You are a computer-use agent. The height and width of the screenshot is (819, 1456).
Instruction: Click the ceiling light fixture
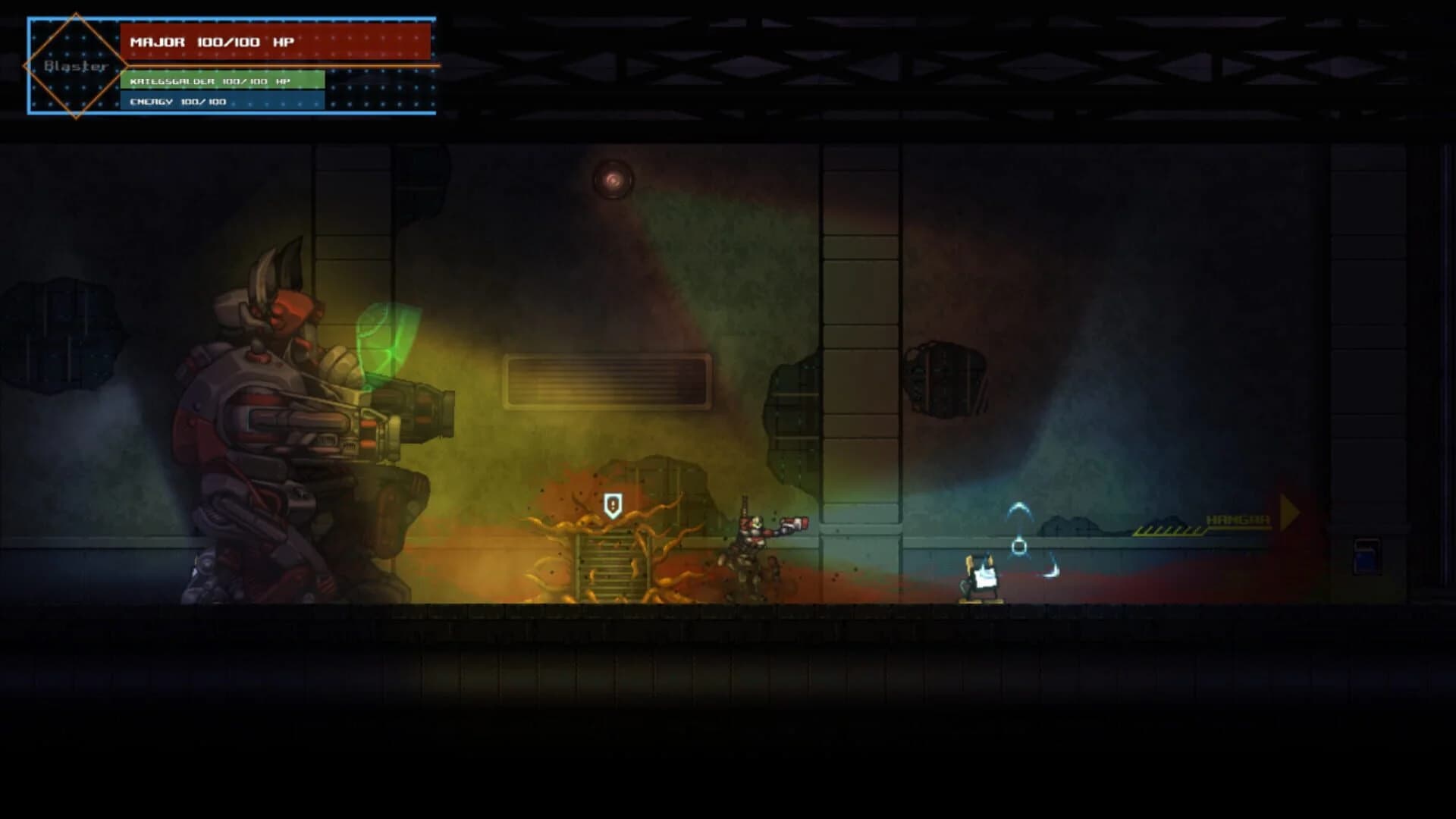(x=613, y=180)
